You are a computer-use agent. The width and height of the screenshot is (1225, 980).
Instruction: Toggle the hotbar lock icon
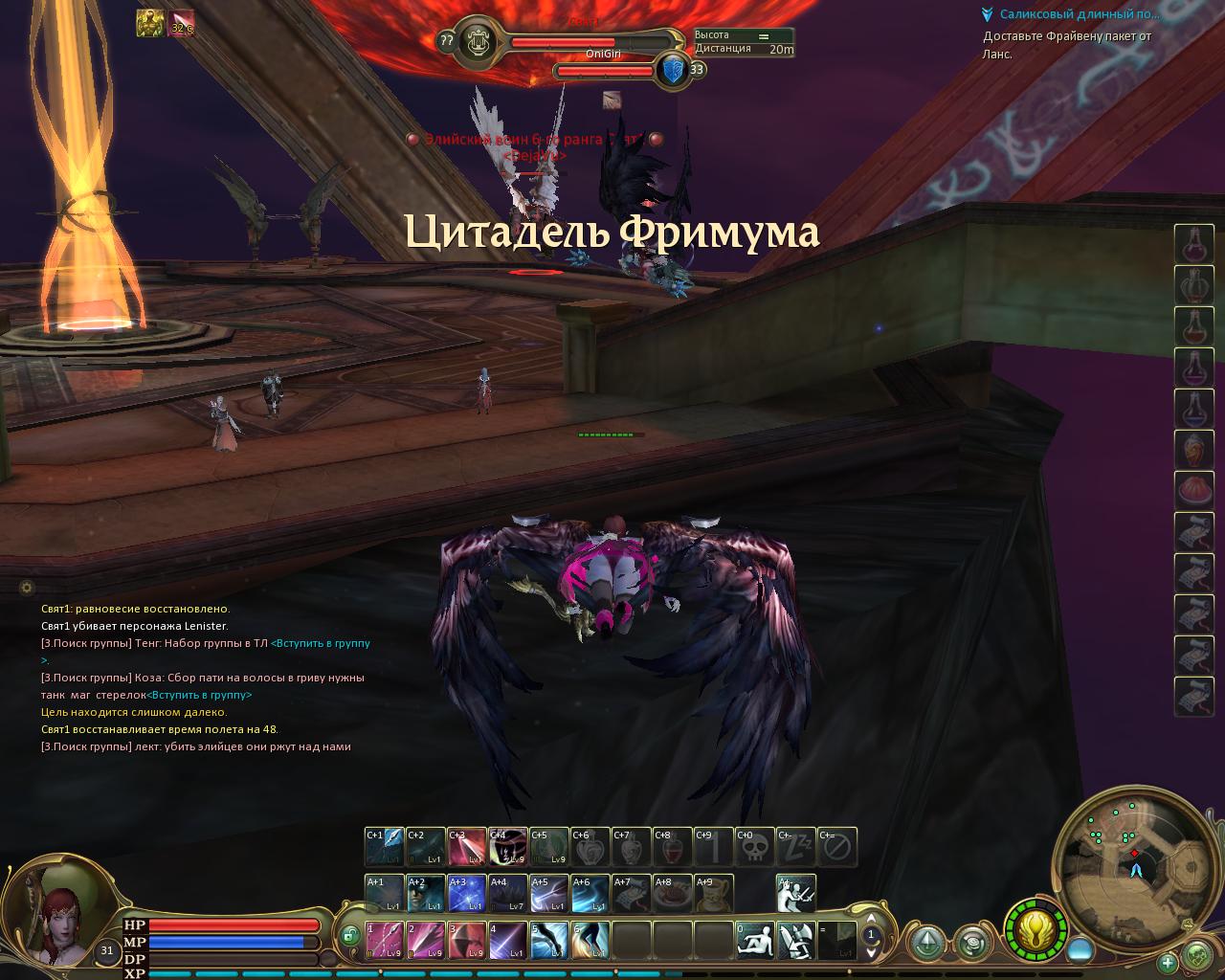(x=349, y=934)
